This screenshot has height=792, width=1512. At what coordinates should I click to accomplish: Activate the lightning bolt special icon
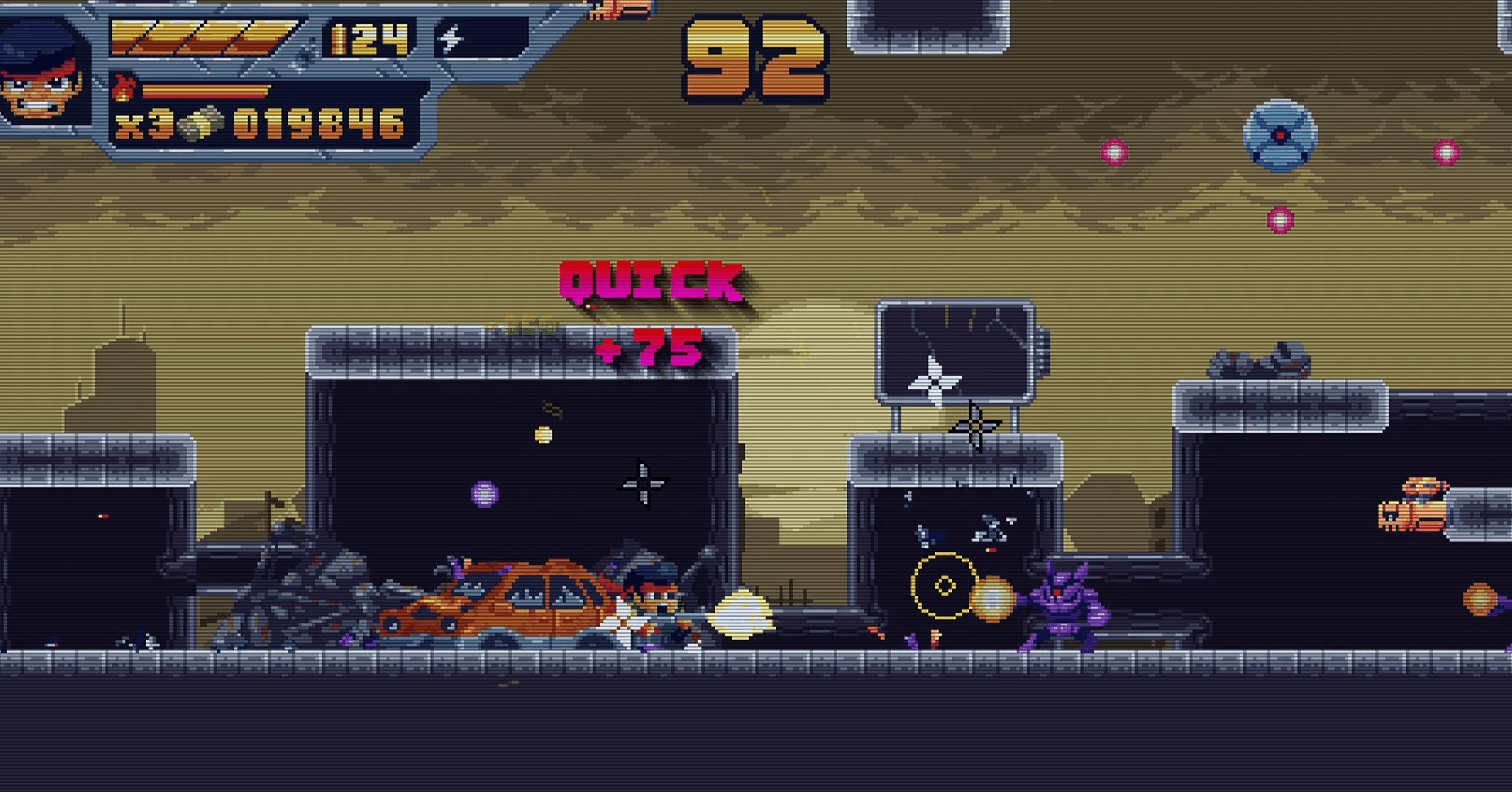point(451,38)
